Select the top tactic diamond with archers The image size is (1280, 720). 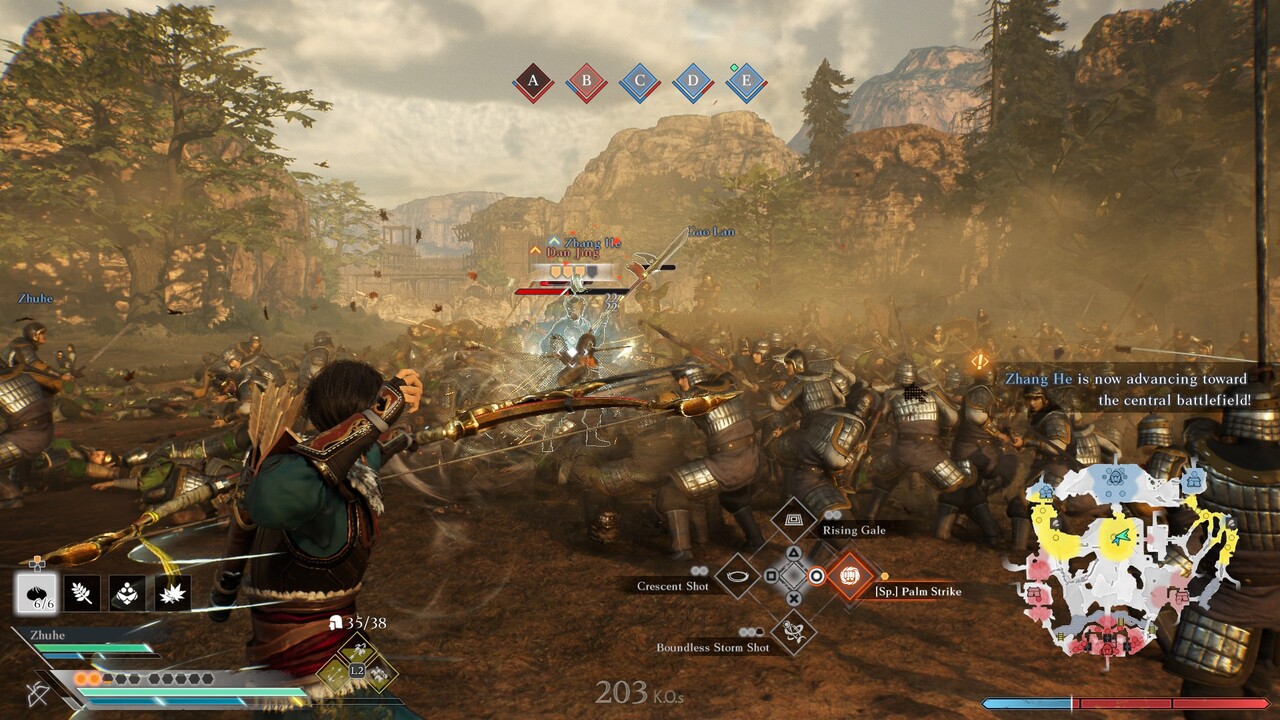pos(357,652)
